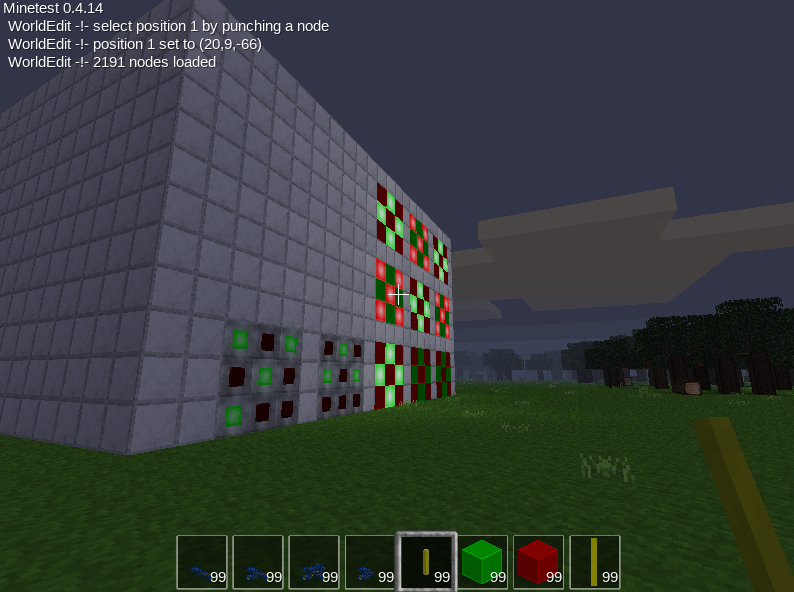Viewport: 794px width, 592px height.
Task: Select the red block hotbar slot
Action: pos(538,561)
